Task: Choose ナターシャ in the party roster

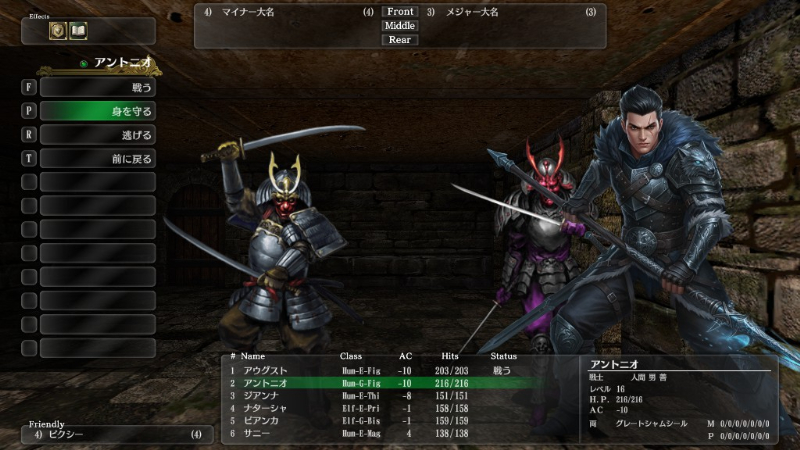Action: click(x=265, y=408)
